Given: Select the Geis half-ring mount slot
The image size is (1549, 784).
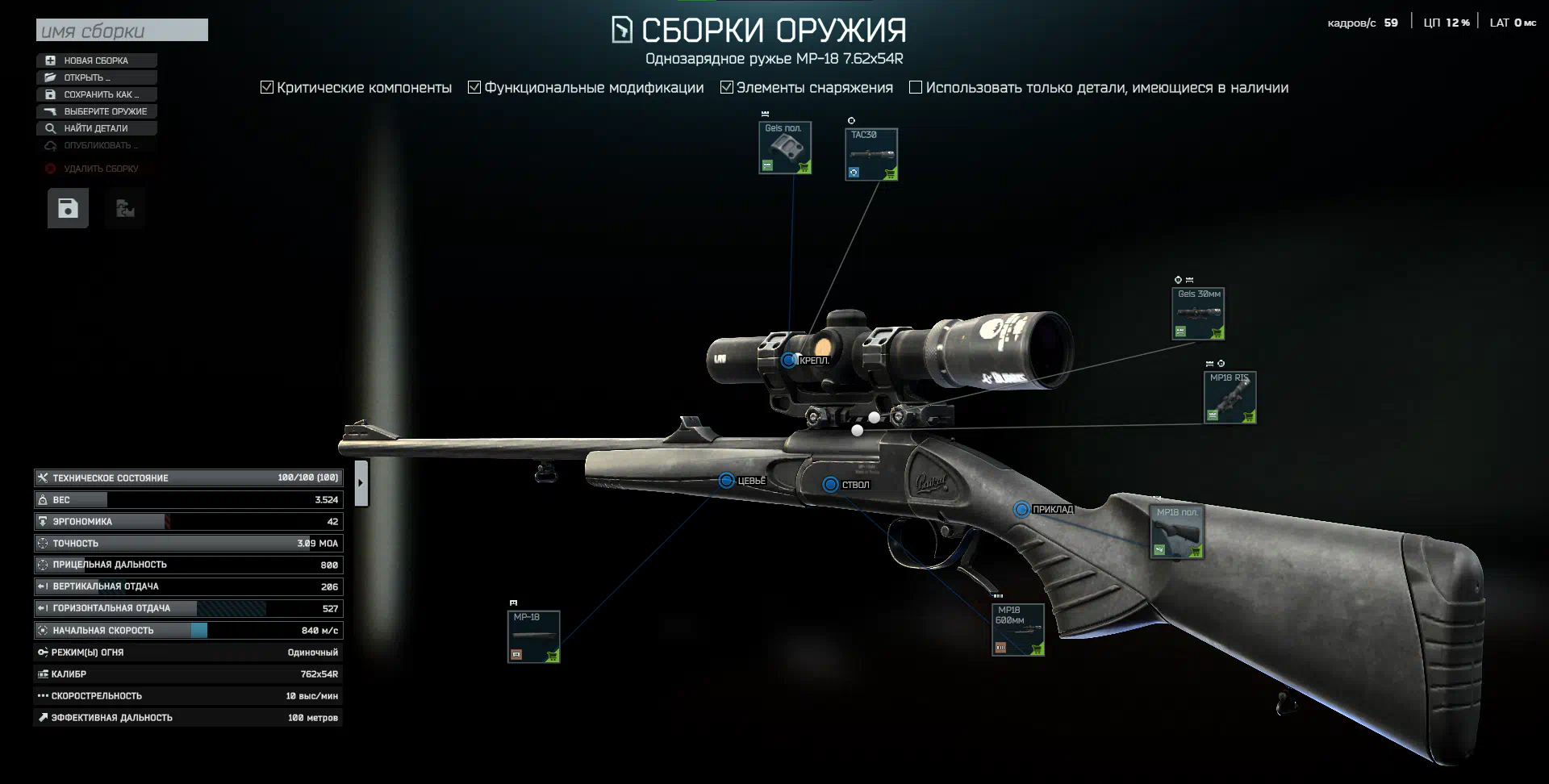Looking at the screenshot, I should coord(785,148).
